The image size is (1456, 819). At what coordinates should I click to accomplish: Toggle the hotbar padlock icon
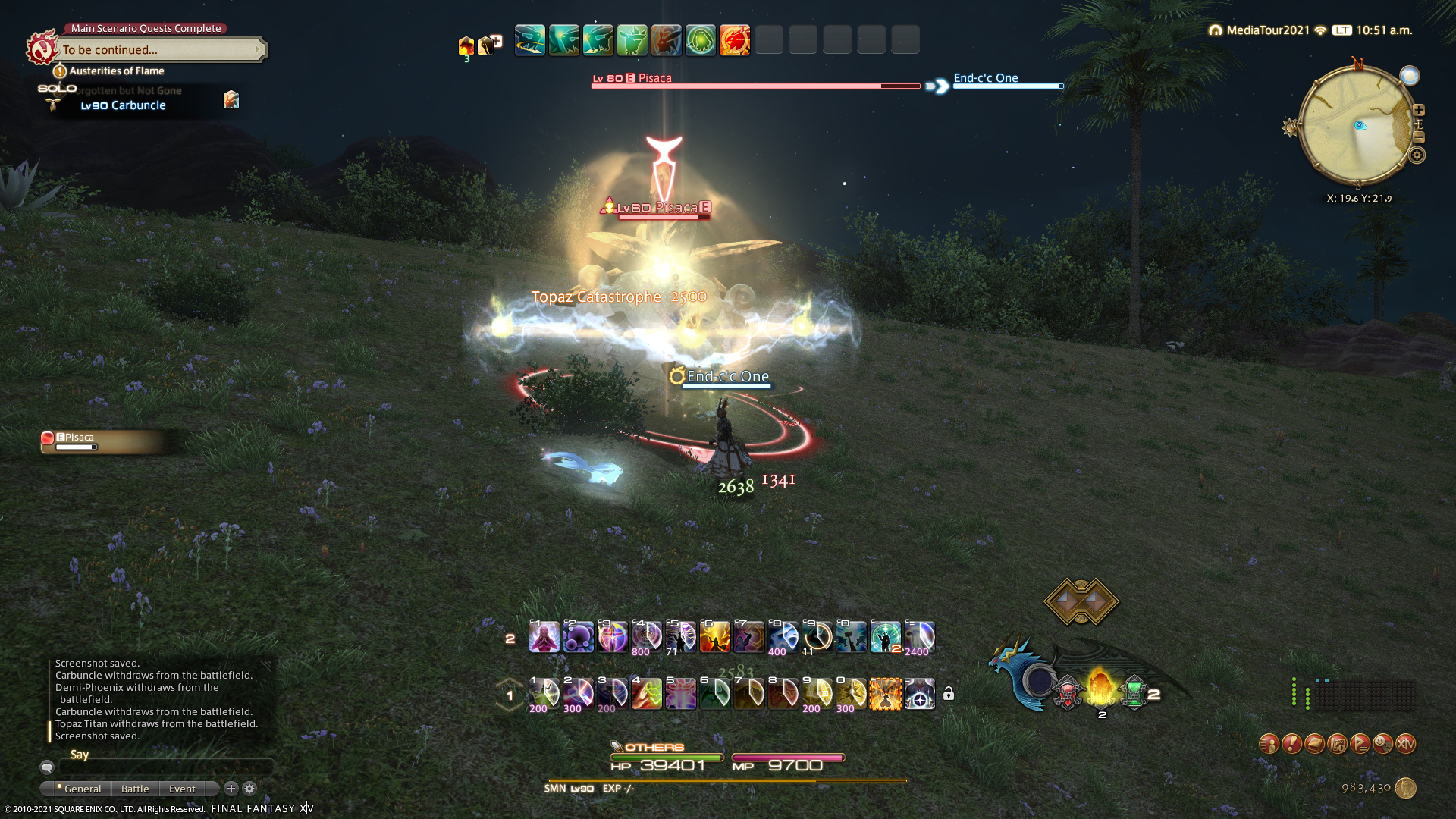click(949, 694)
